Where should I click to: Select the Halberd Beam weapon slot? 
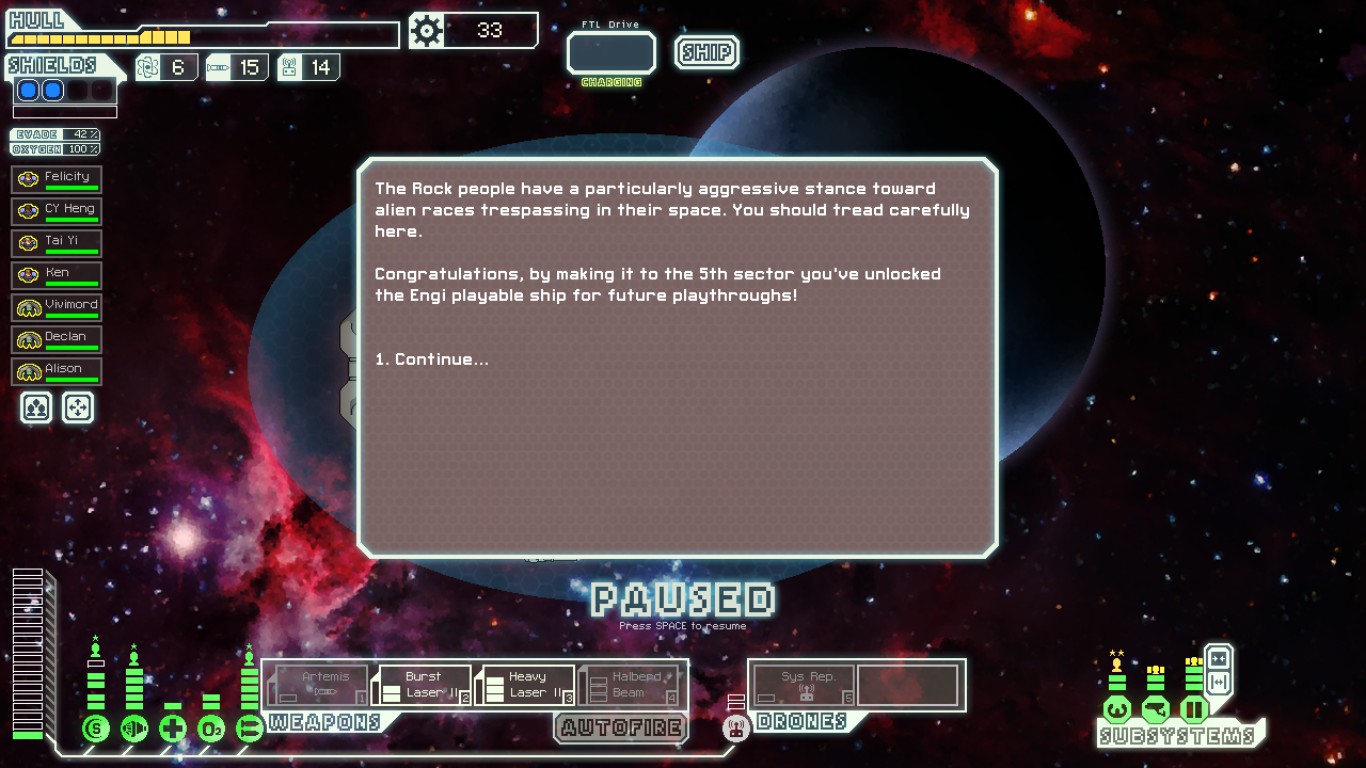click(629, 685)
